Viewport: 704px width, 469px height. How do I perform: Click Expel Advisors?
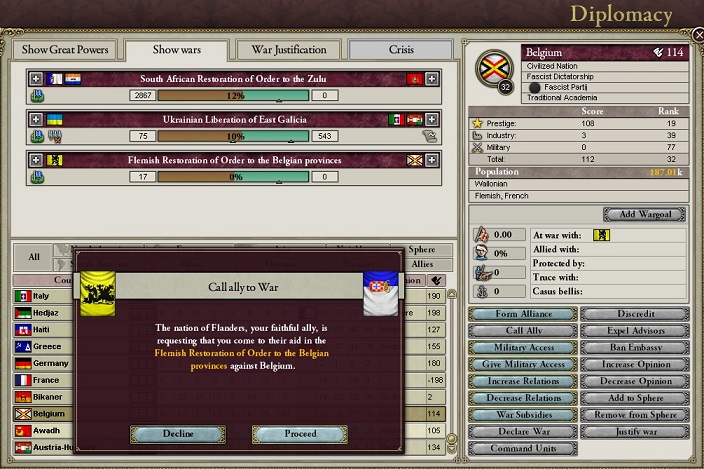(636, 331)
